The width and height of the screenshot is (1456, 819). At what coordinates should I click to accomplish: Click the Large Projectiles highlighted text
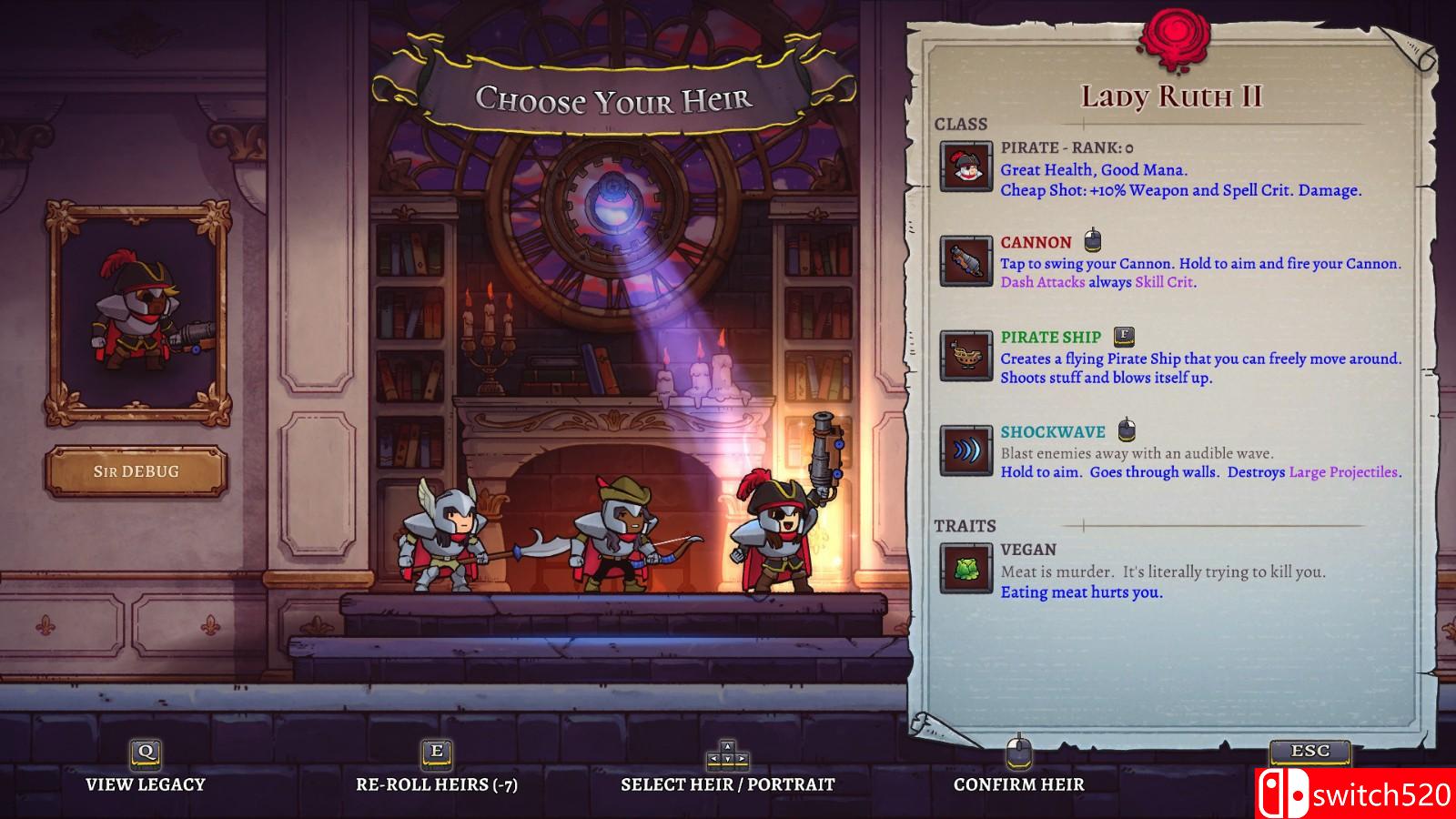click(1342, 474)
